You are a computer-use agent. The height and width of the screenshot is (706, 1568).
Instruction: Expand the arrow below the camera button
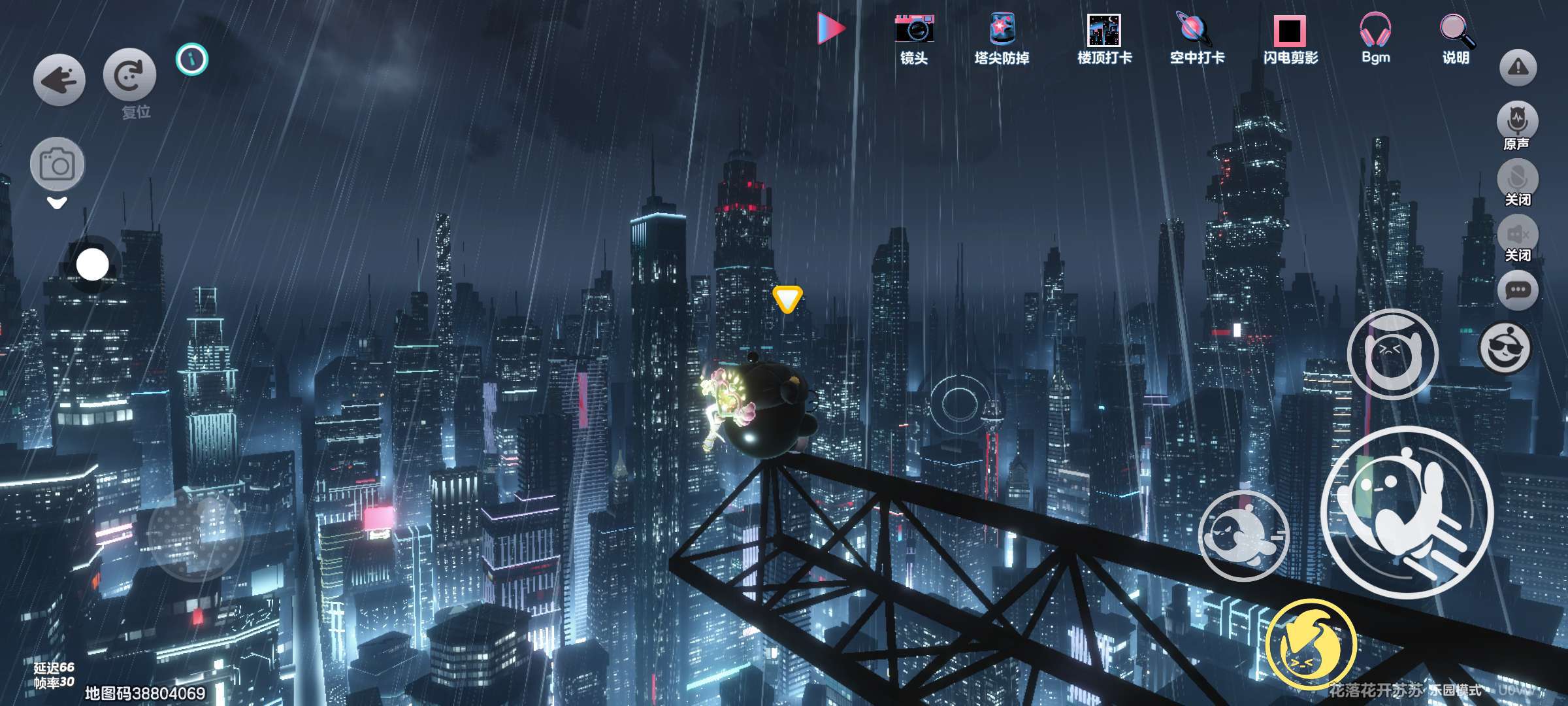[57, 203]
